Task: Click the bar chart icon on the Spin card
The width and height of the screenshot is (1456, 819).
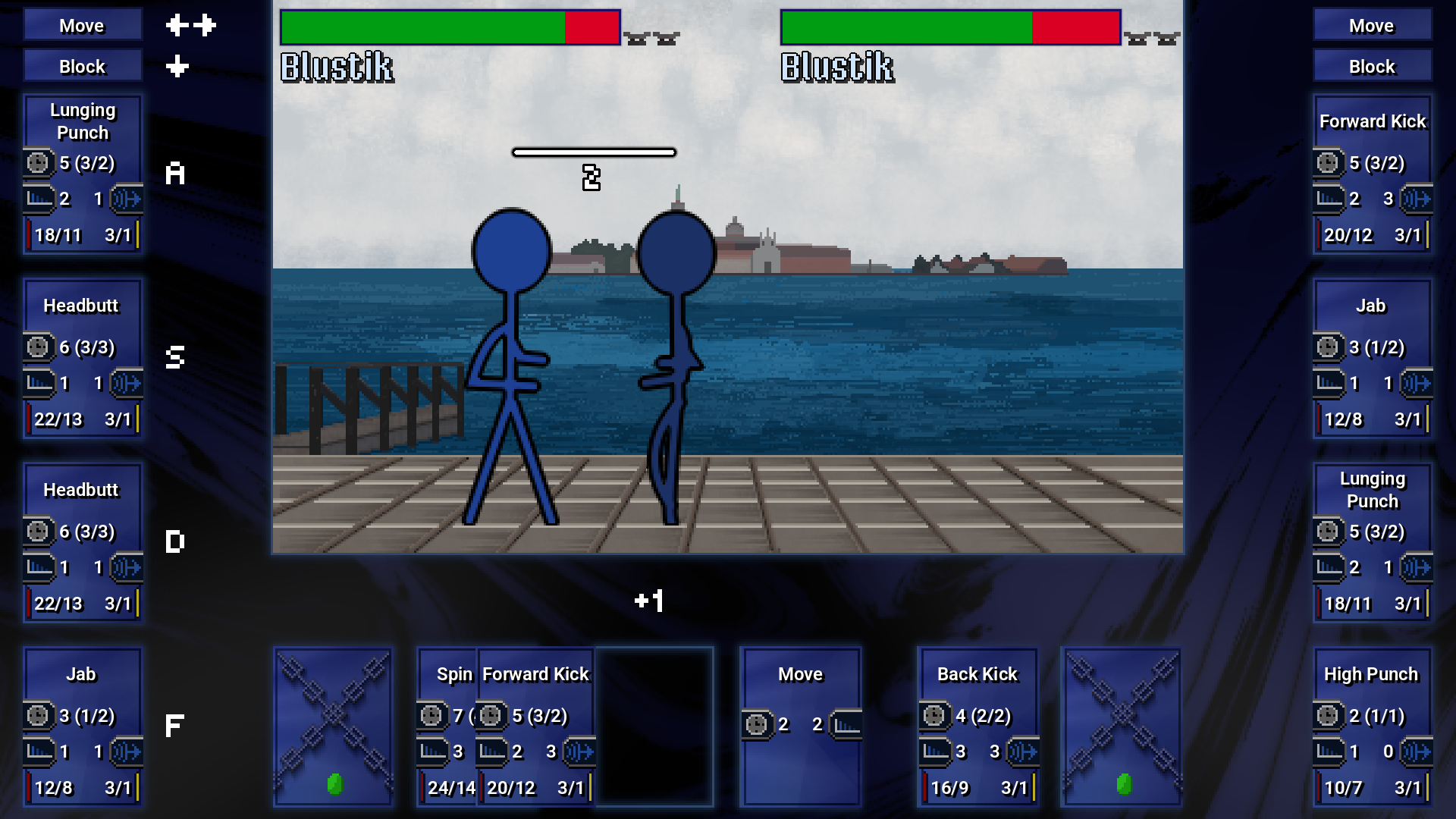Action: click(x=432, y=752)
